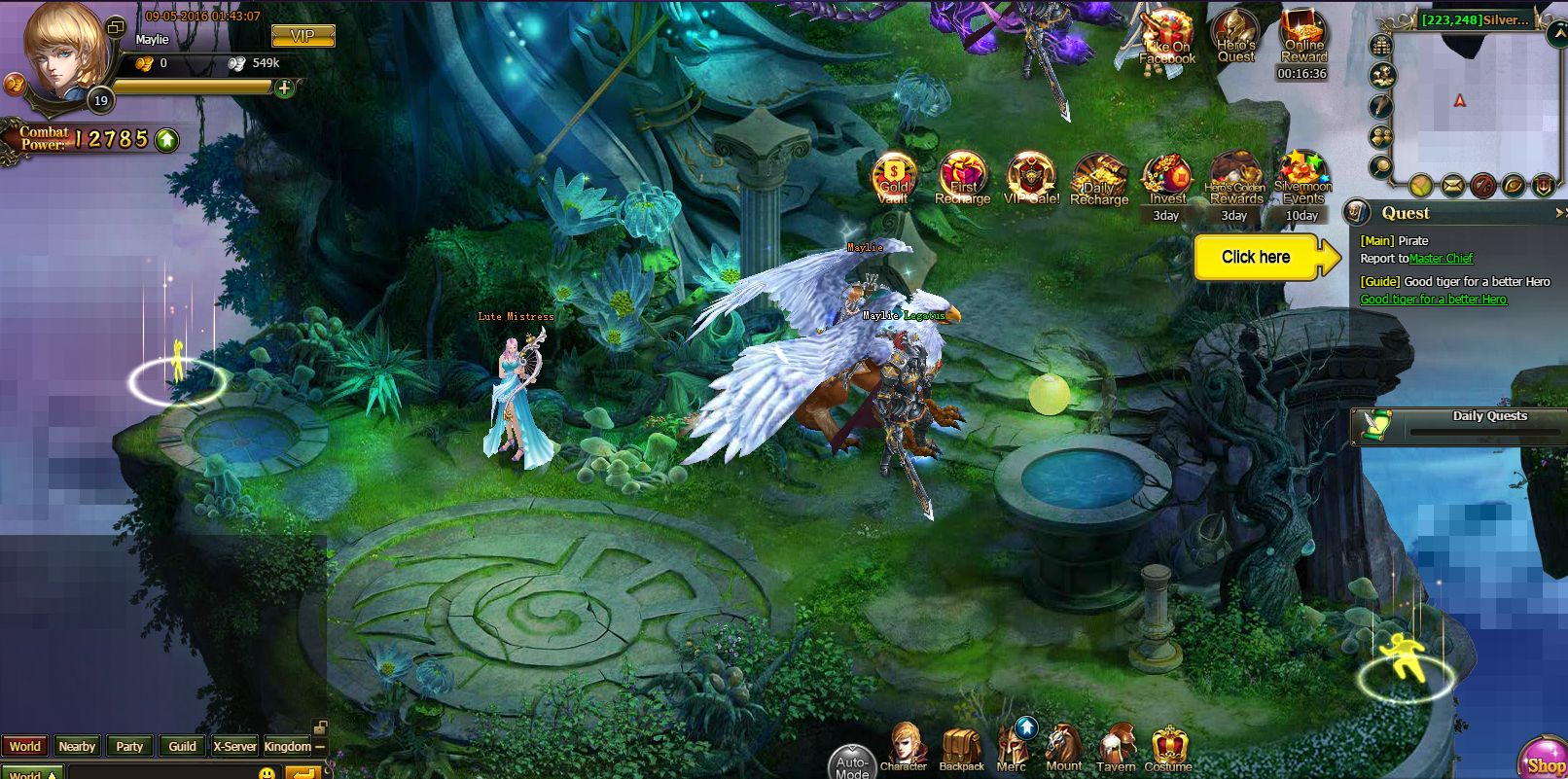Open the Tavern
Viewport: 1568px width, 779px height.
pos(1119,747)
